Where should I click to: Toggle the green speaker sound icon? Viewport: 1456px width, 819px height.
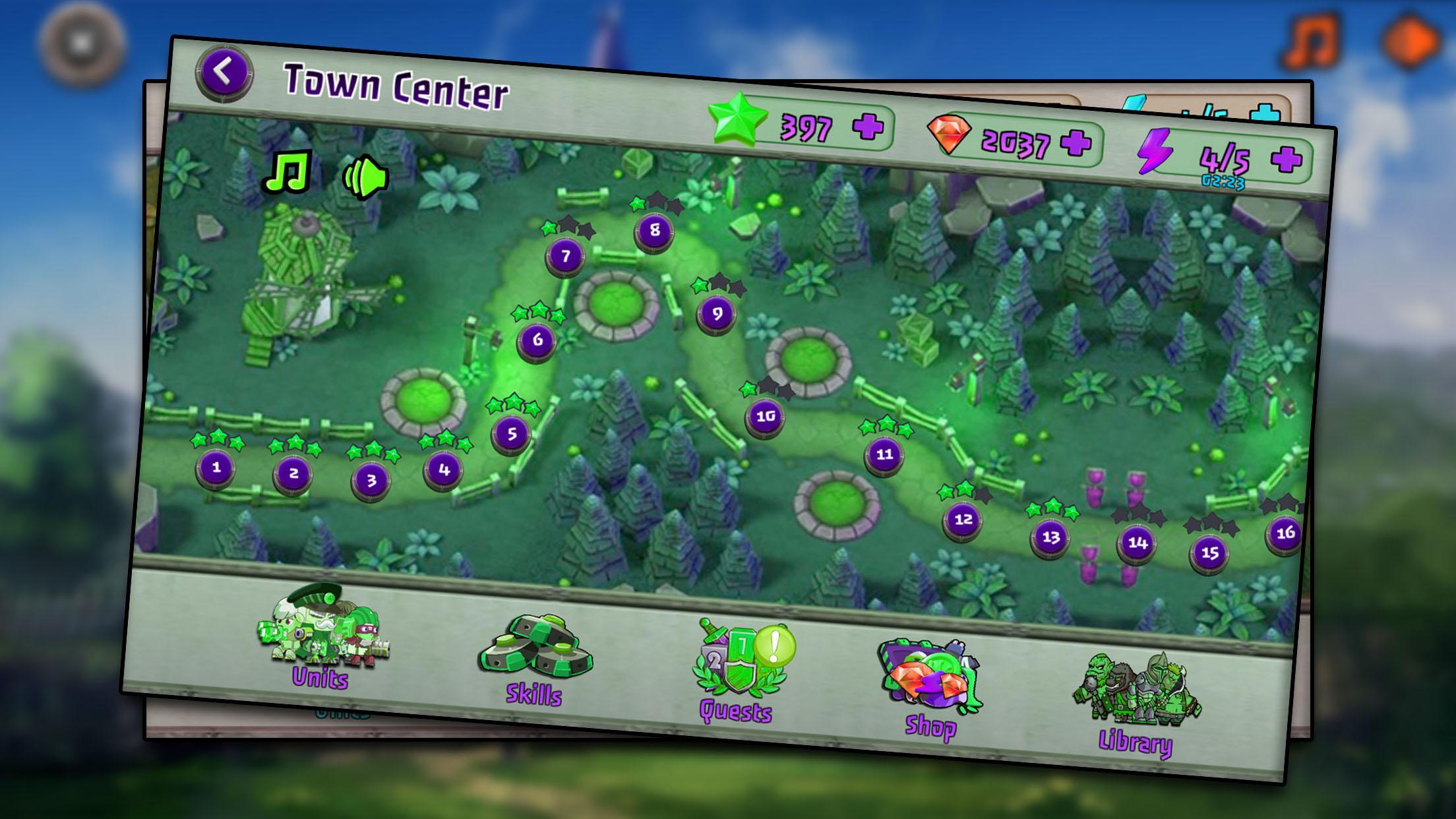(365, 178)
